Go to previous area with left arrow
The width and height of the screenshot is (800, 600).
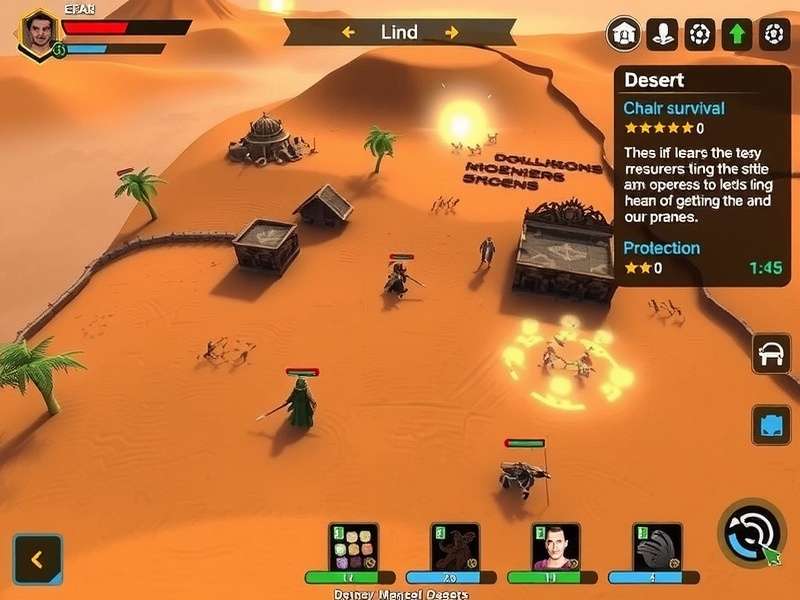[x=349, y=32]
